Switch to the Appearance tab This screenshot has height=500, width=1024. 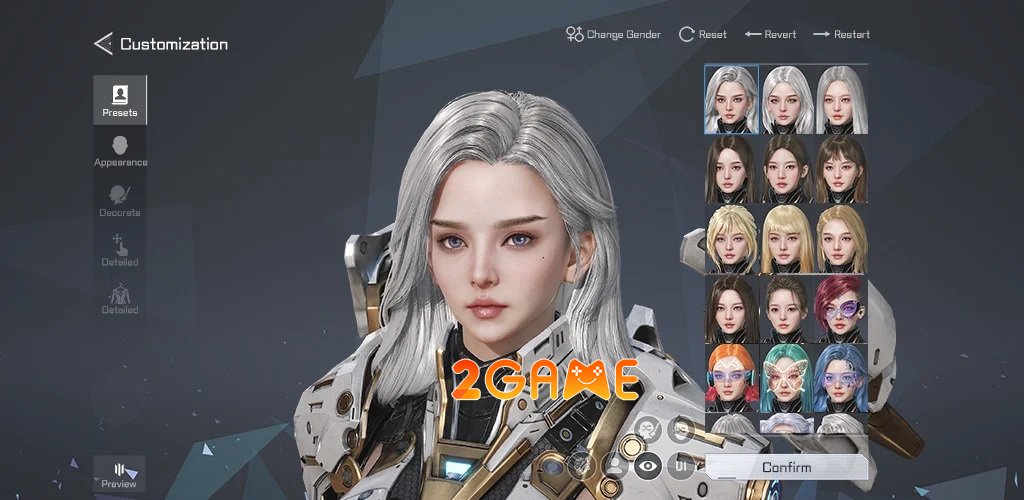120,151
